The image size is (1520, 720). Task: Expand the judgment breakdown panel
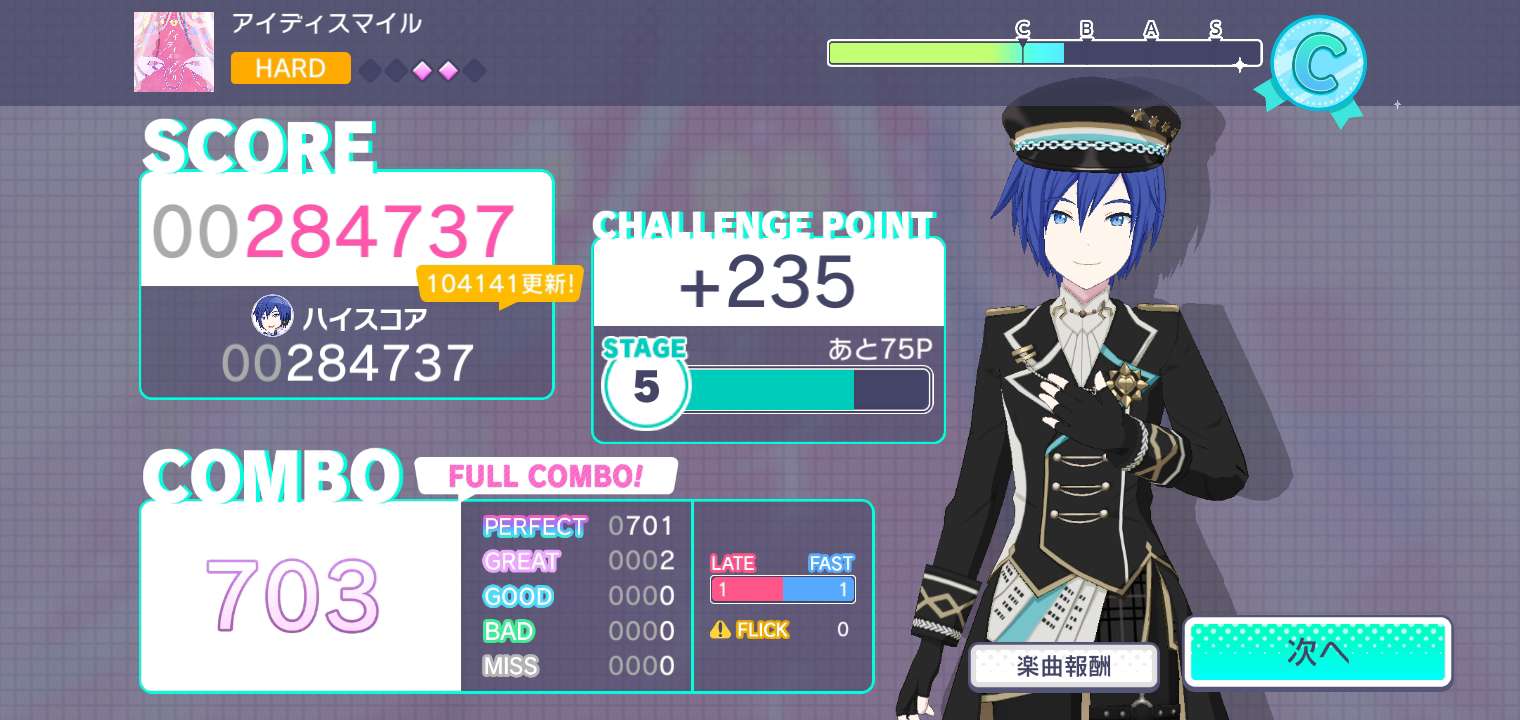coord(577,596)
